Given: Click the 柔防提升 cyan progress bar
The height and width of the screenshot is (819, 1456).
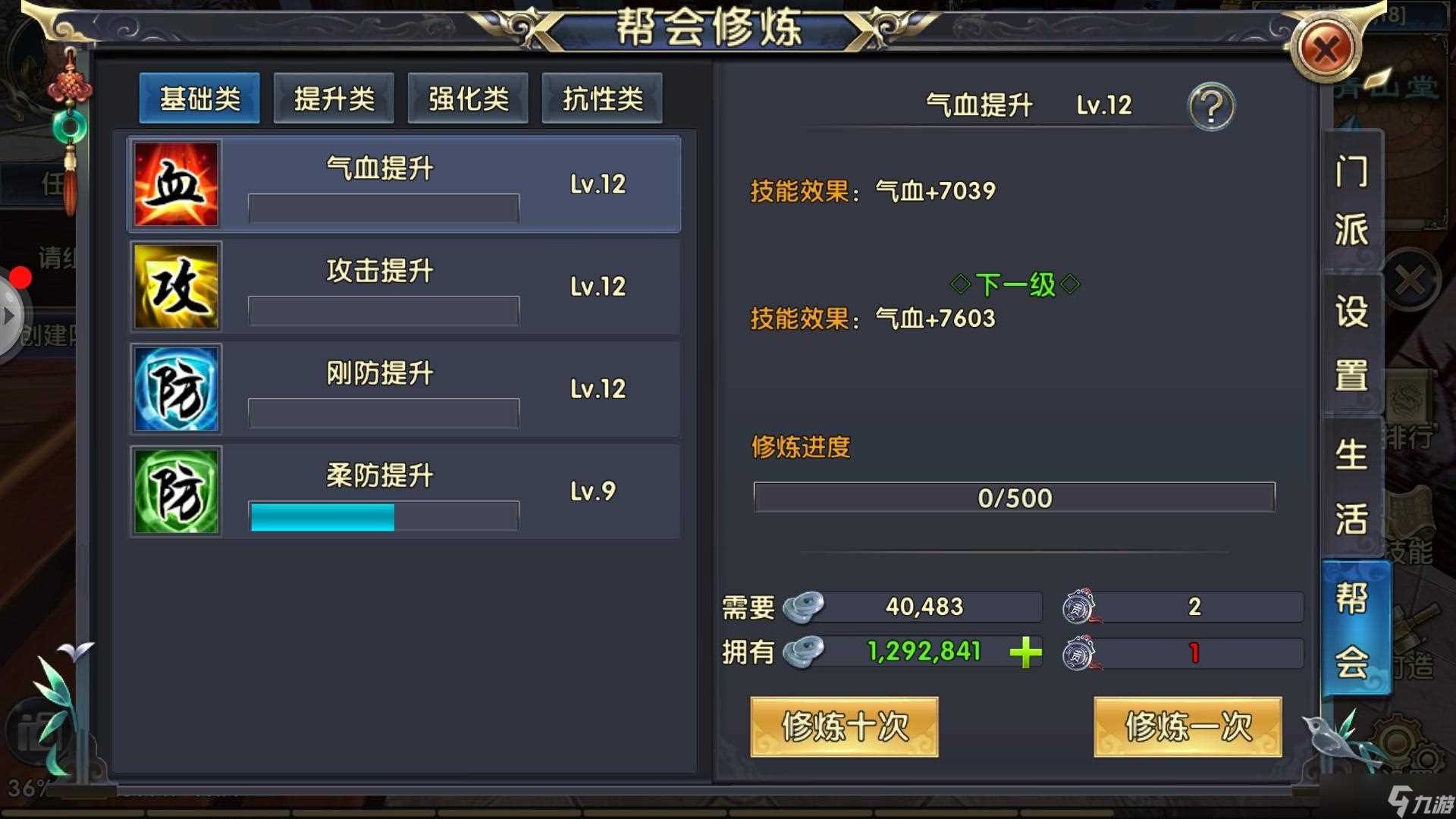Looking at the screenshot, I should pos(322,516).
